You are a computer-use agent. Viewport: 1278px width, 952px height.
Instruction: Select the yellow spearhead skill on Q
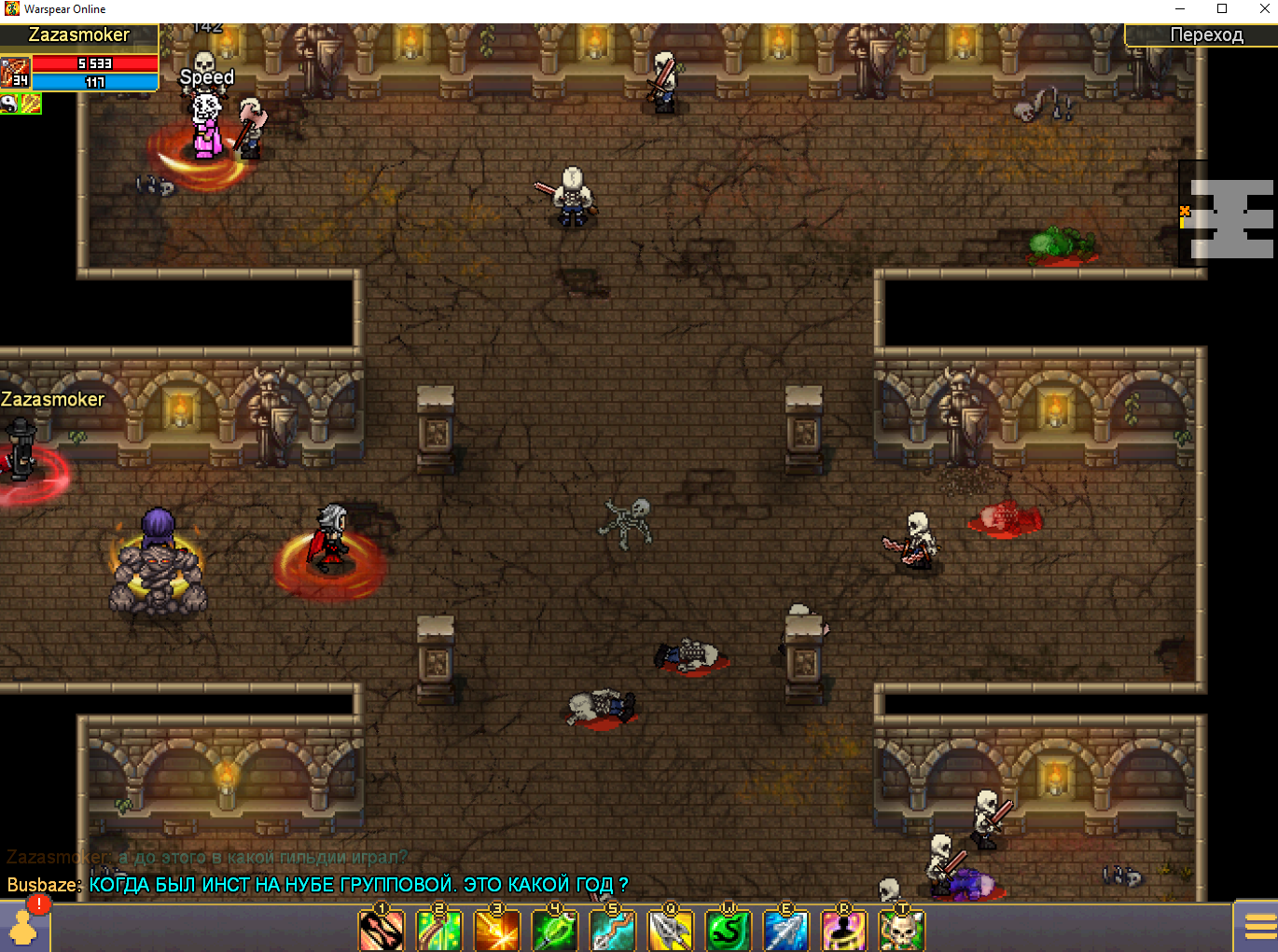(x=671, y=930)
